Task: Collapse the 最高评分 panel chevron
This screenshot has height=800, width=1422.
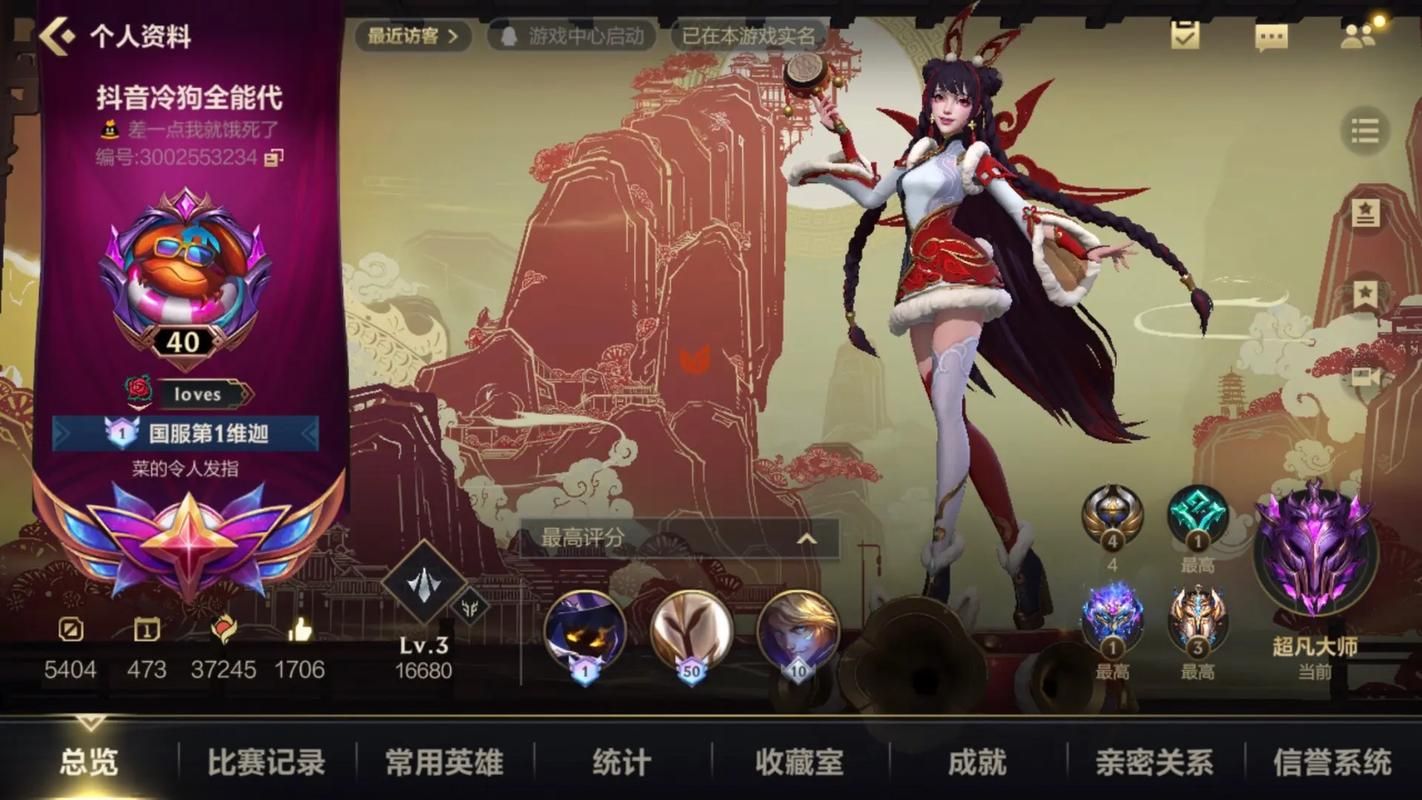Action: click(x=806, y=537)
